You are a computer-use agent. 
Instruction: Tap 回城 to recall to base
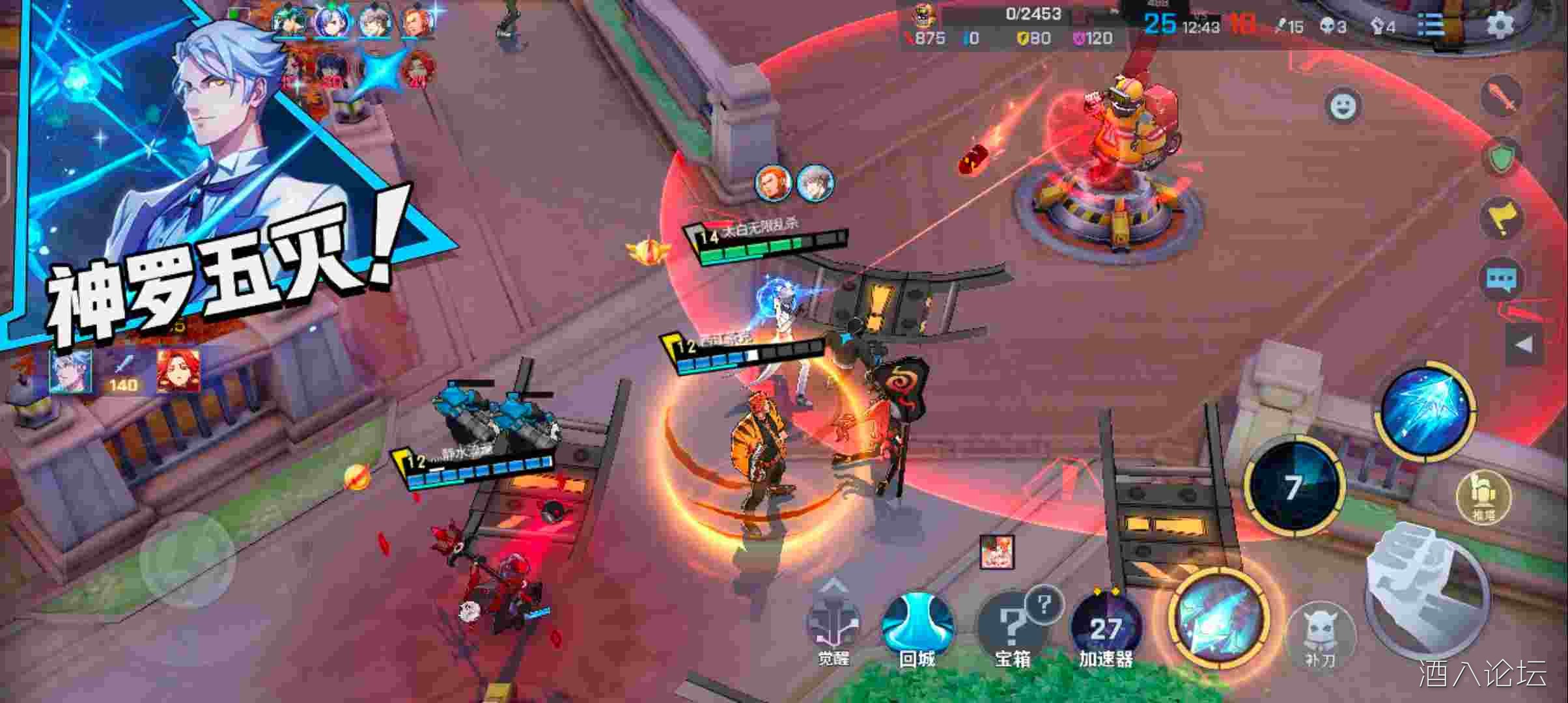(917, 625)
